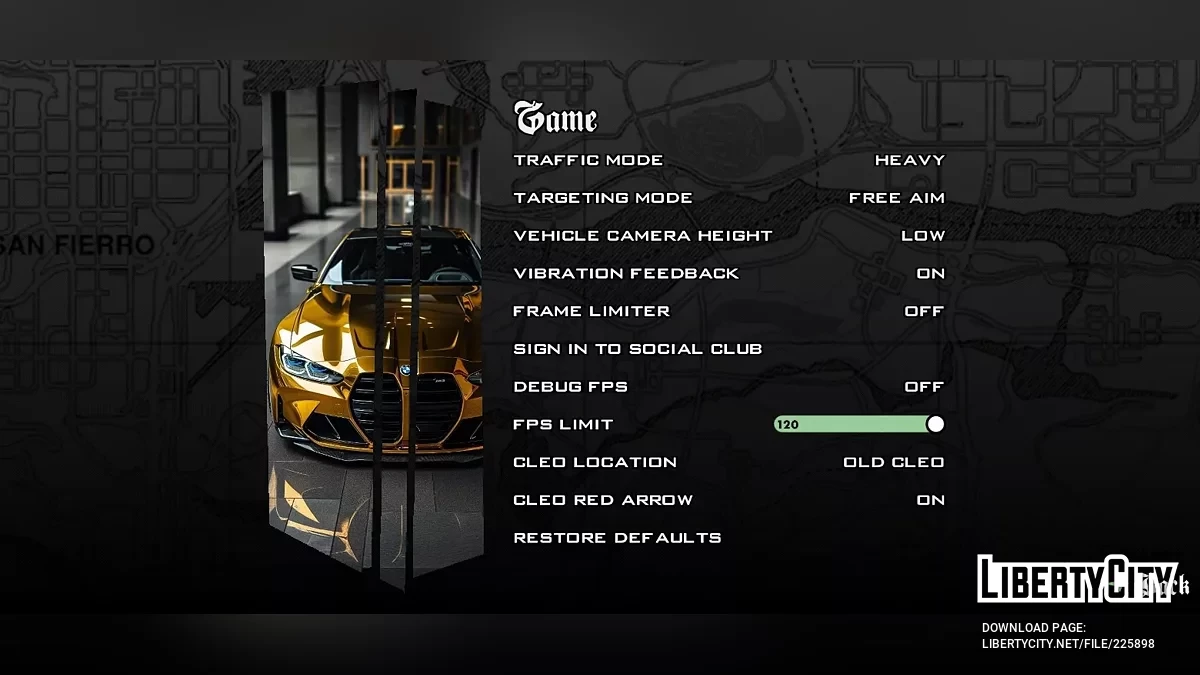This screenshot has height=675, width=1200.
Task: Change the CLEO Location setting
Action: pyautogui.click(x=893, y=462)
